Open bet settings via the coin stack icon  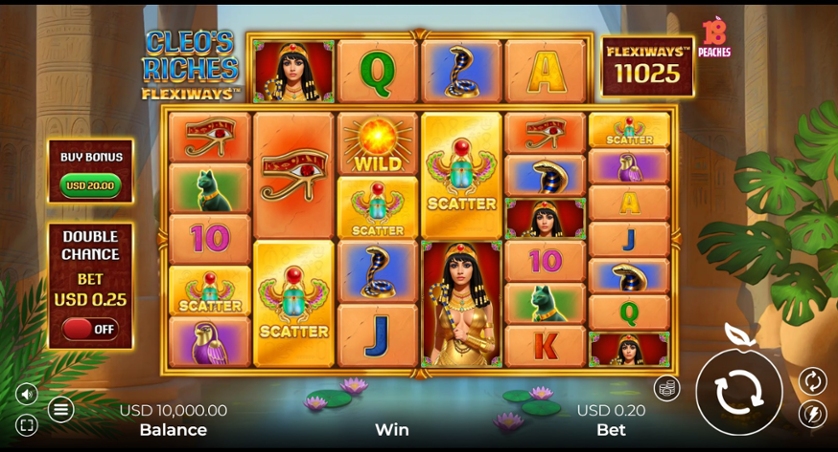tap(667, 388)
